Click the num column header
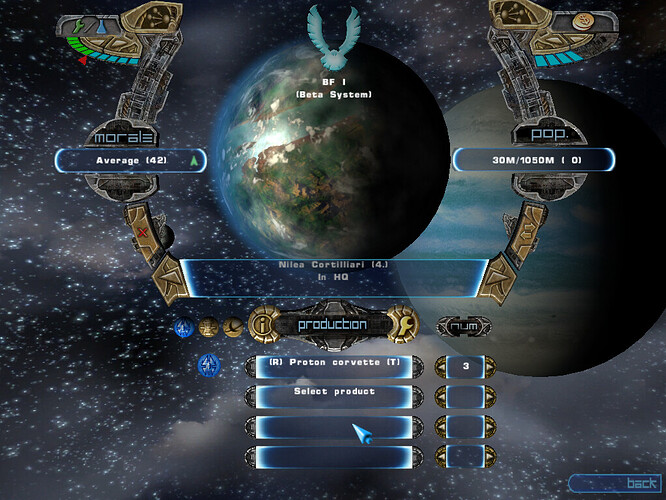The width and height of the screenshot is (666, 500). point(464,325)
